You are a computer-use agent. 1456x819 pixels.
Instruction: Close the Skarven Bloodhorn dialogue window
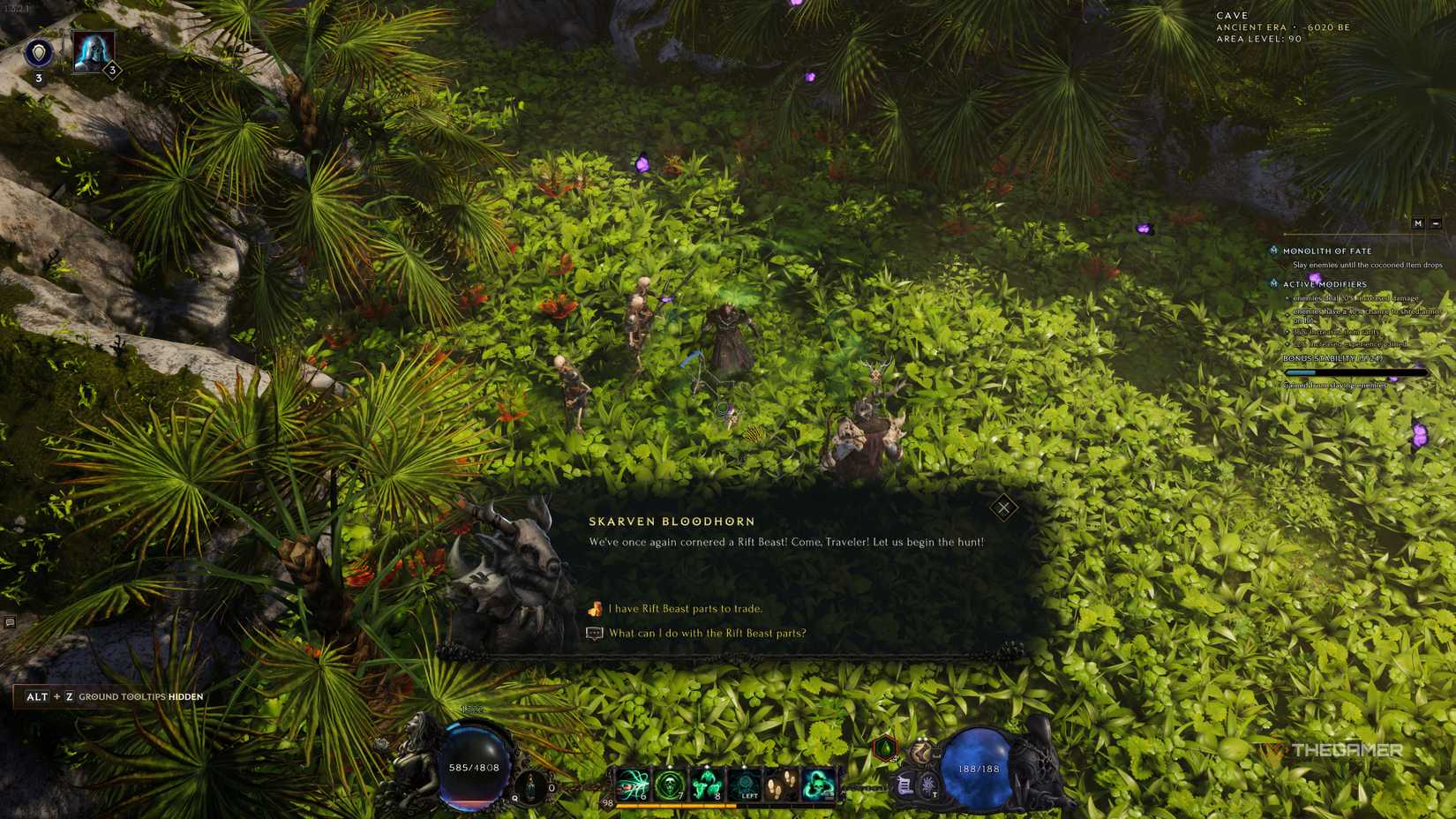coord(1003,507)
